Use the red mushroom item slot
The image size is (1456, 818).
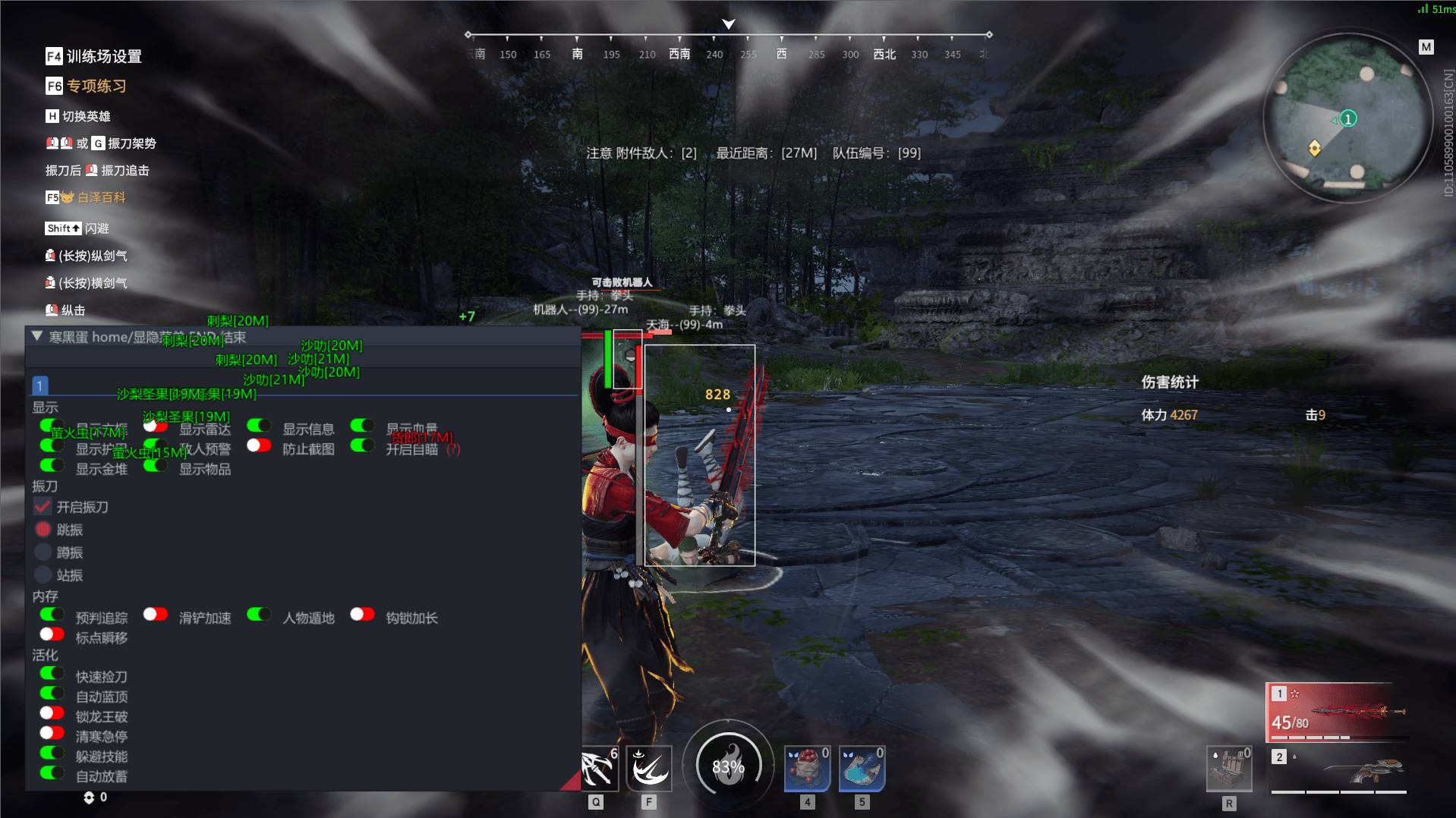pos(807,769)
